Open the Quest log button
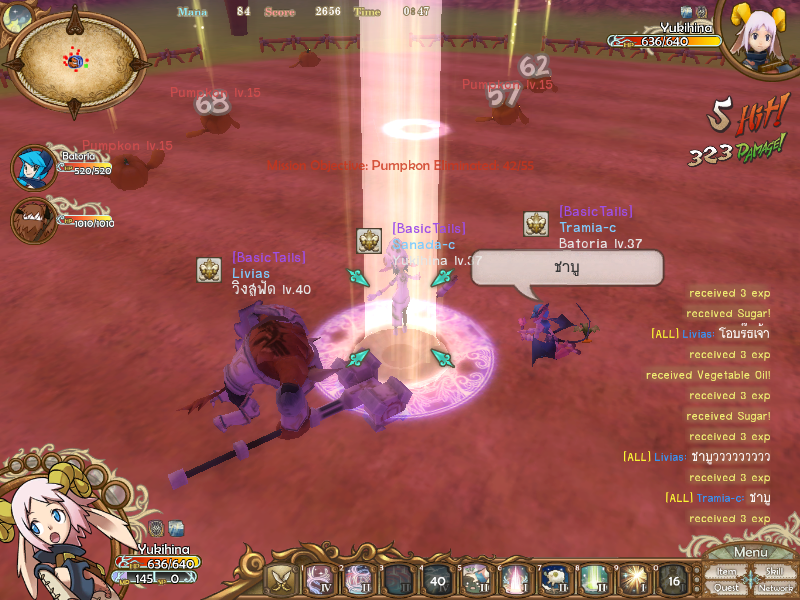Viewport: 800px width, 600px height. [728, 587]
